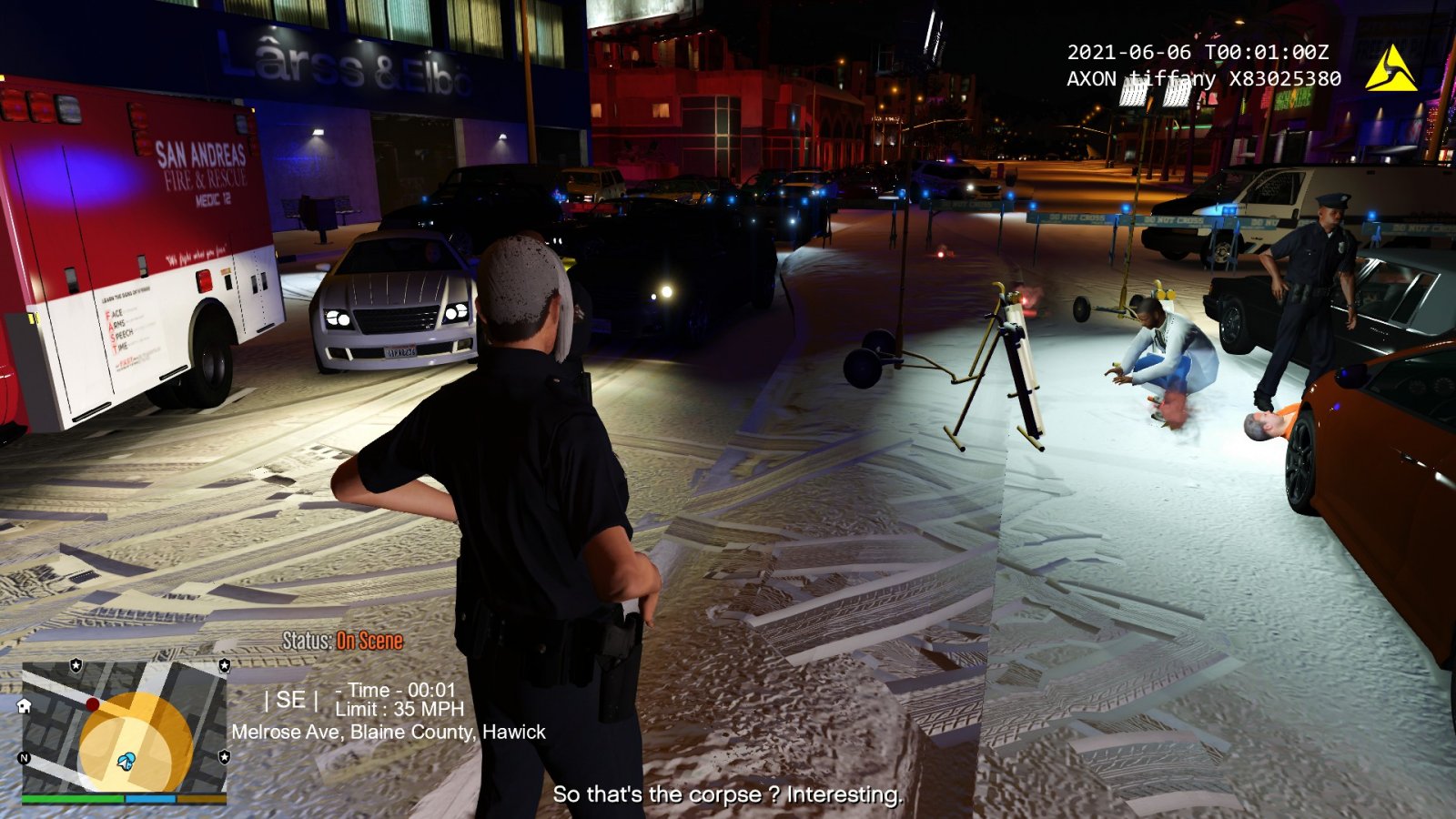Viewport: 1456px width, 819px height.
Task: Select the white house marker on minimap
Action: pos(25,705)
